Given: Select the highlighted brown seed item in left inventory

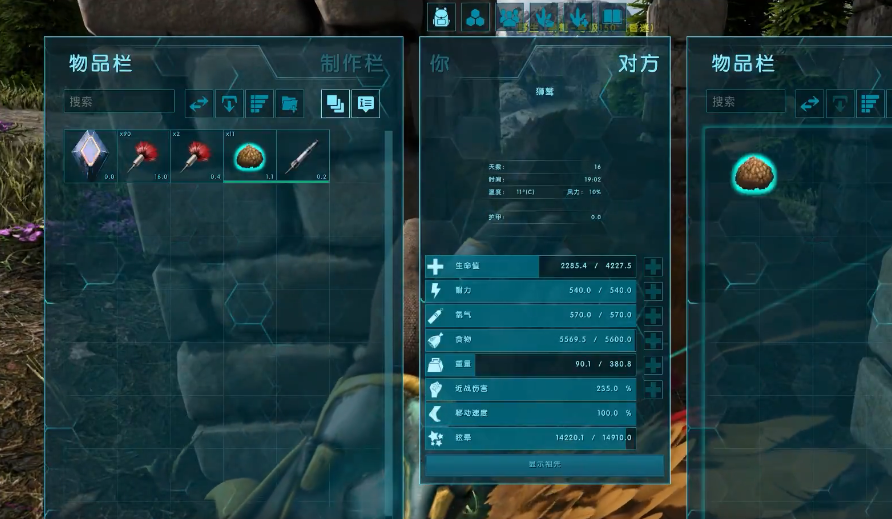Looking at the screenshot, I should 248,156.
